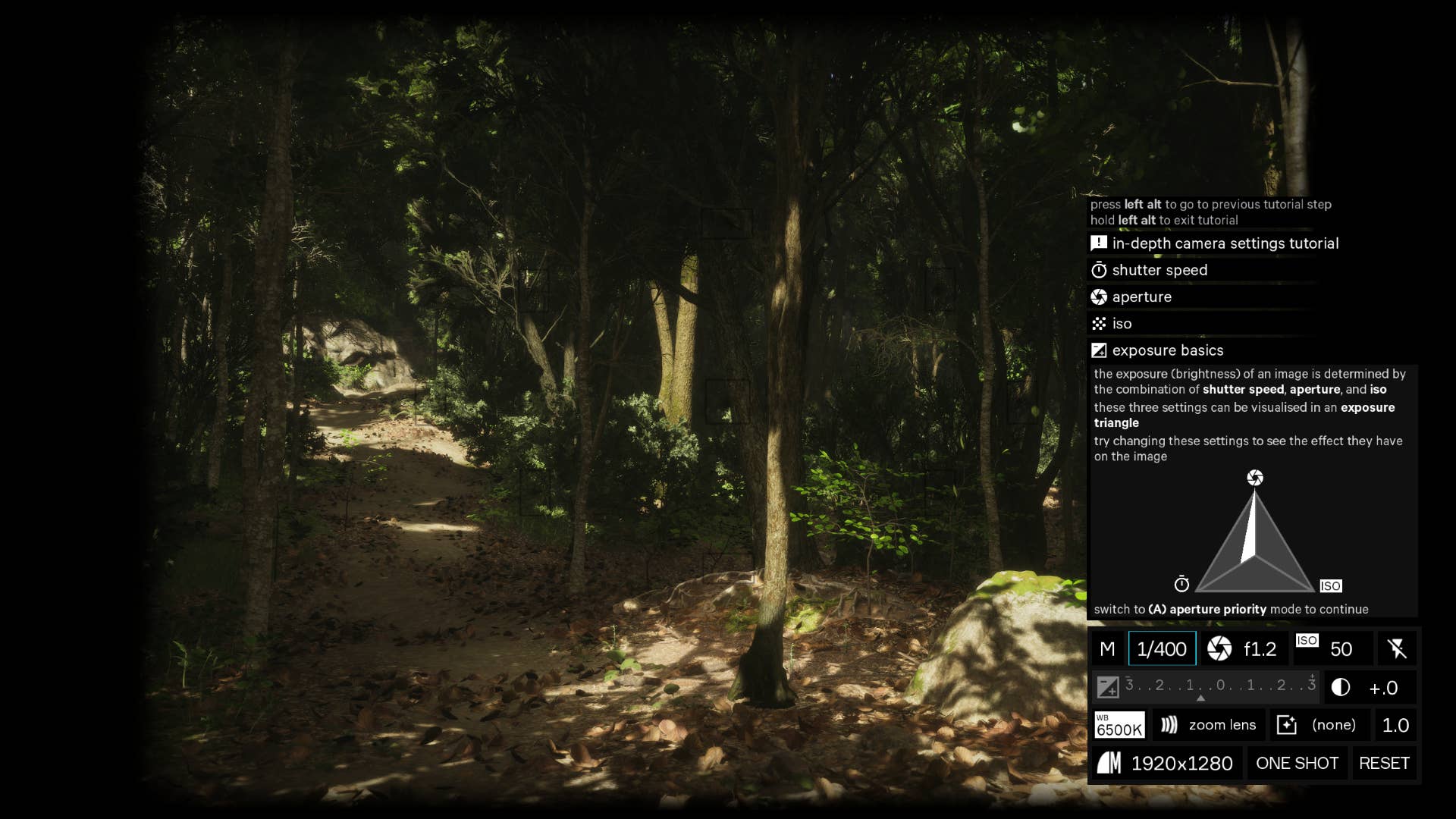Expand the shutter speed tutorial section
1456x819 pixels.
tap(1159, 271)
